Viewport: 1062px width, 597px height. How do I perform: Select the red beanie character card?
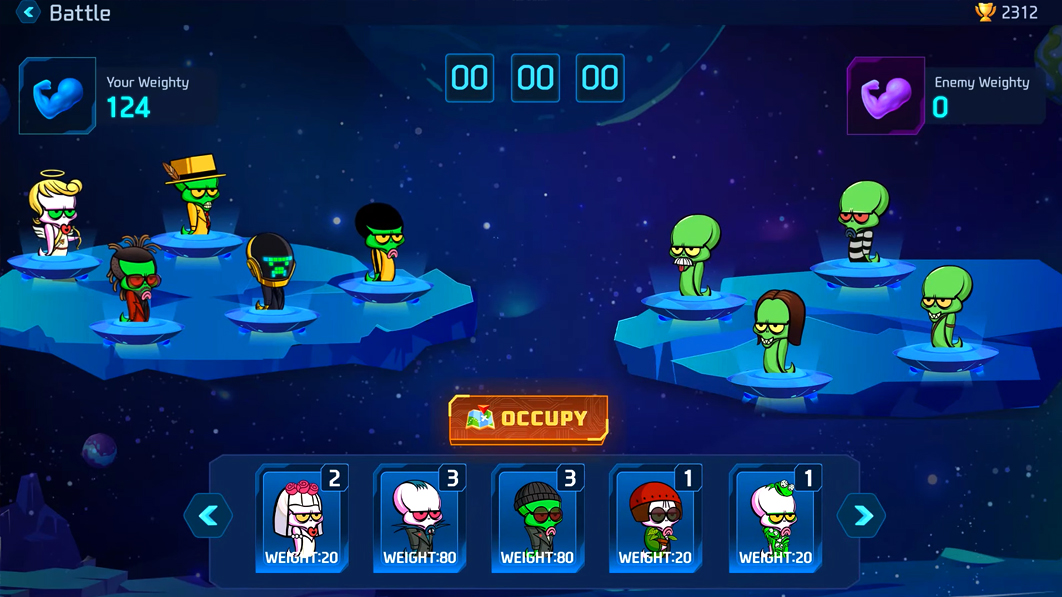pyautogui.click(x=656, y=520)
